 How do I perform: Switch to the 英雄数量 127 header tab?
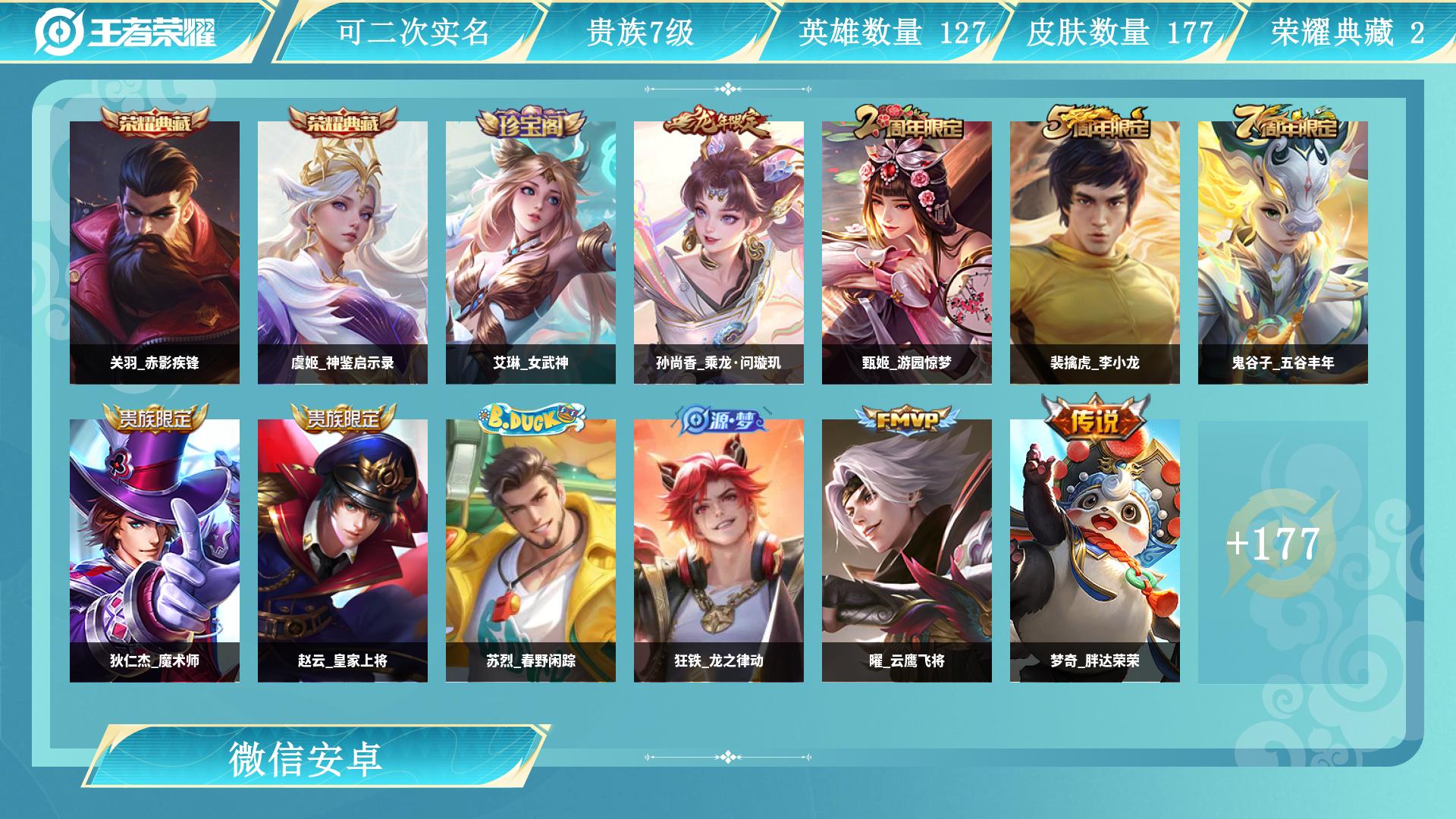[x=891, y=33]
